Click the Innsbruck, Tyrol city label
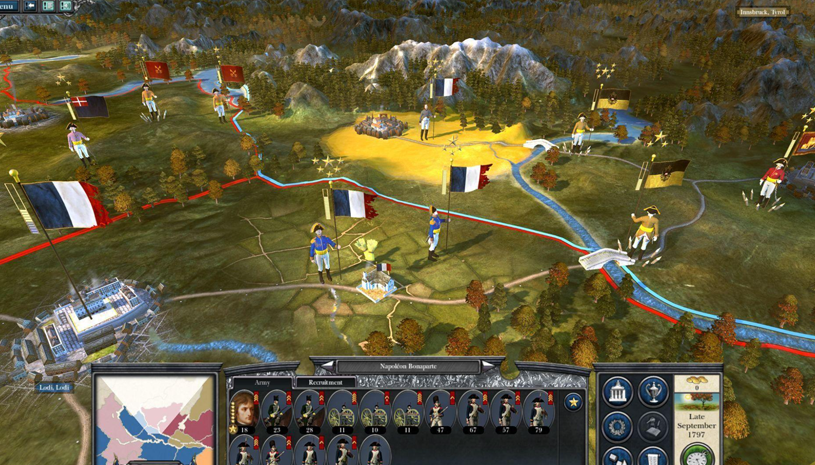Viewport: 815px width, 465px height. click(764, 12)
